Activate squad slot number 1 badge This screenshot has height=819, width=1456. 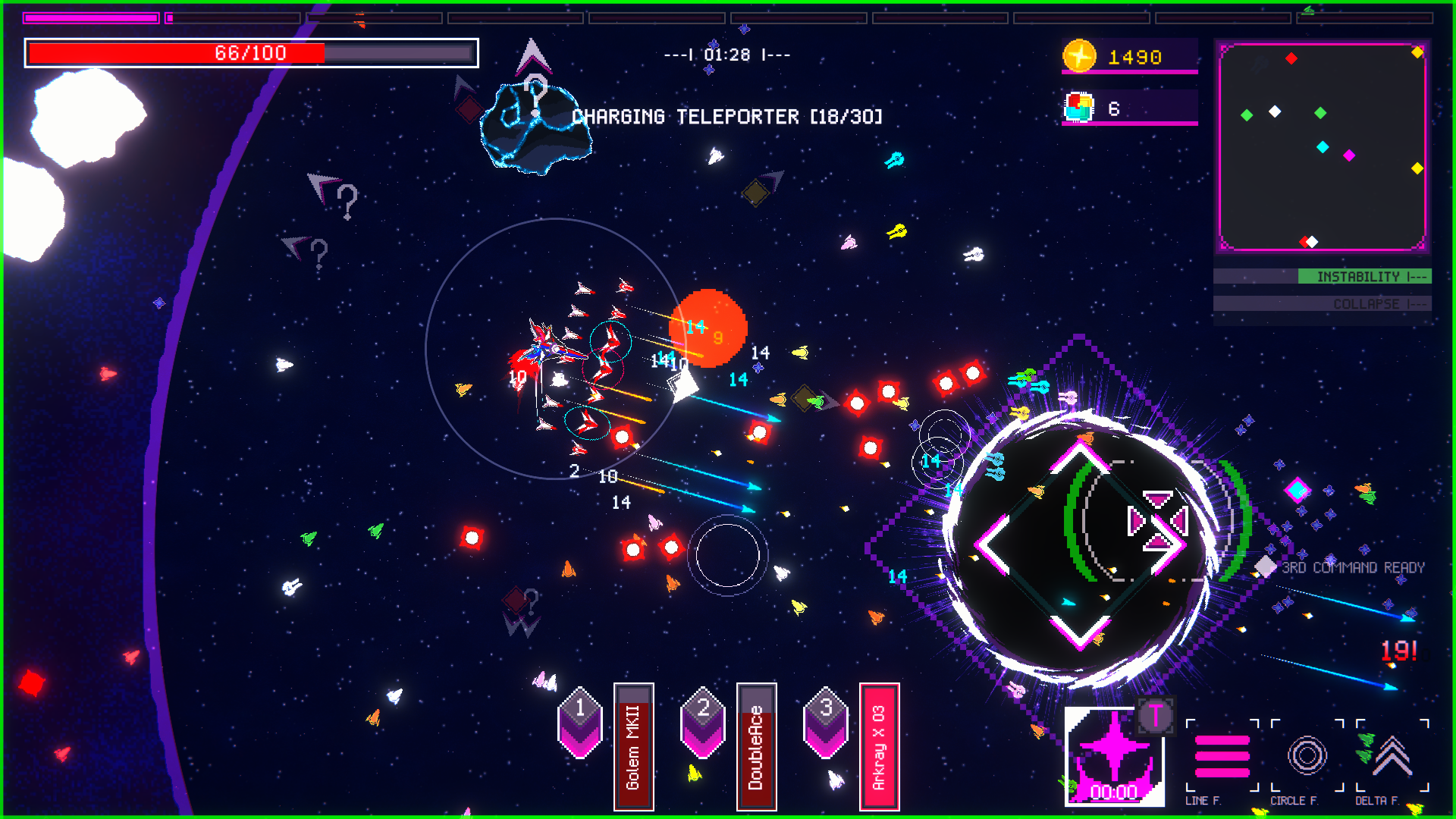pyautogui.click(x=580, y=723)
